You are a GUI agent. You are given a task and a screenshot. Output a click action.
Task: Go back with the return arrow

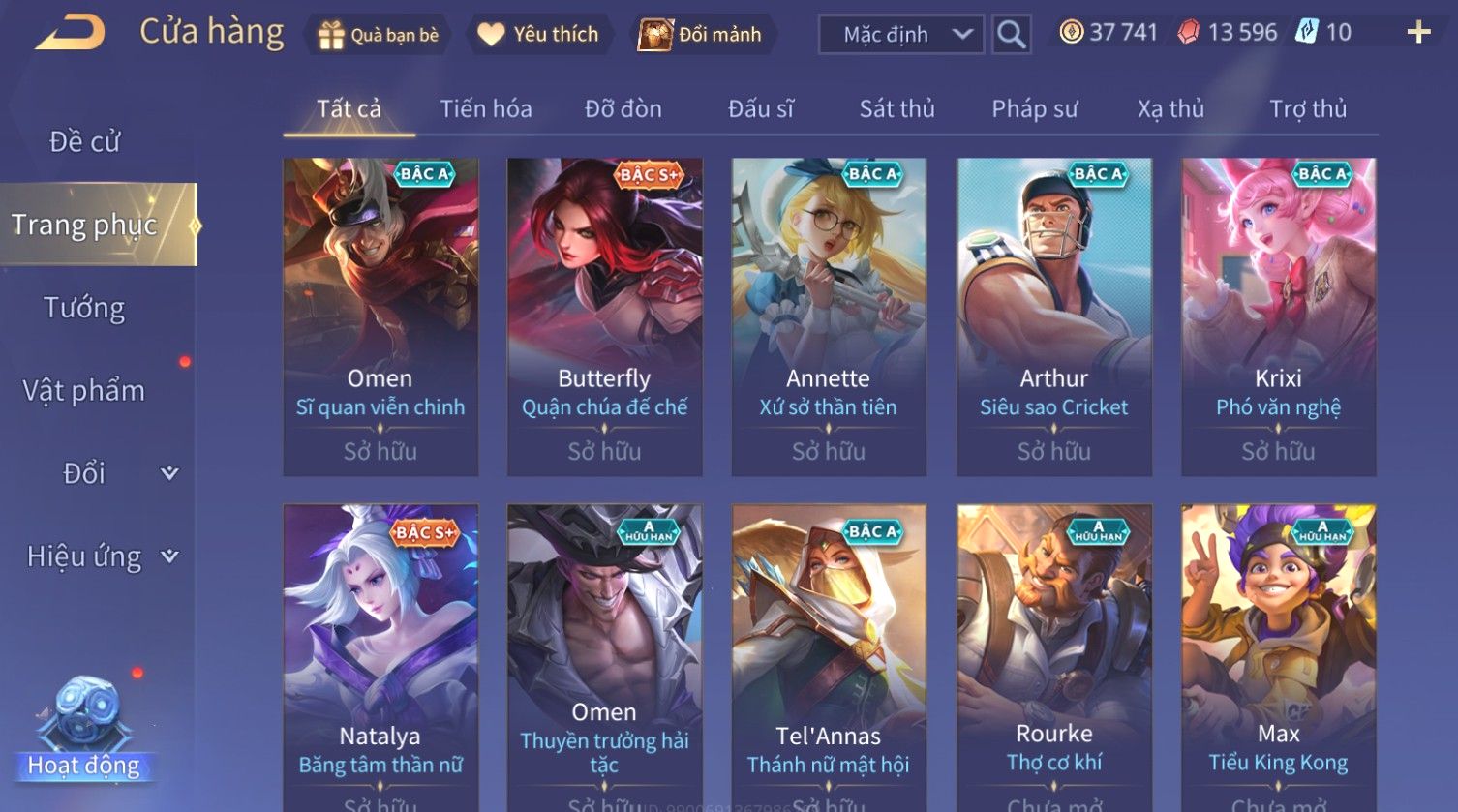[70, 33]
